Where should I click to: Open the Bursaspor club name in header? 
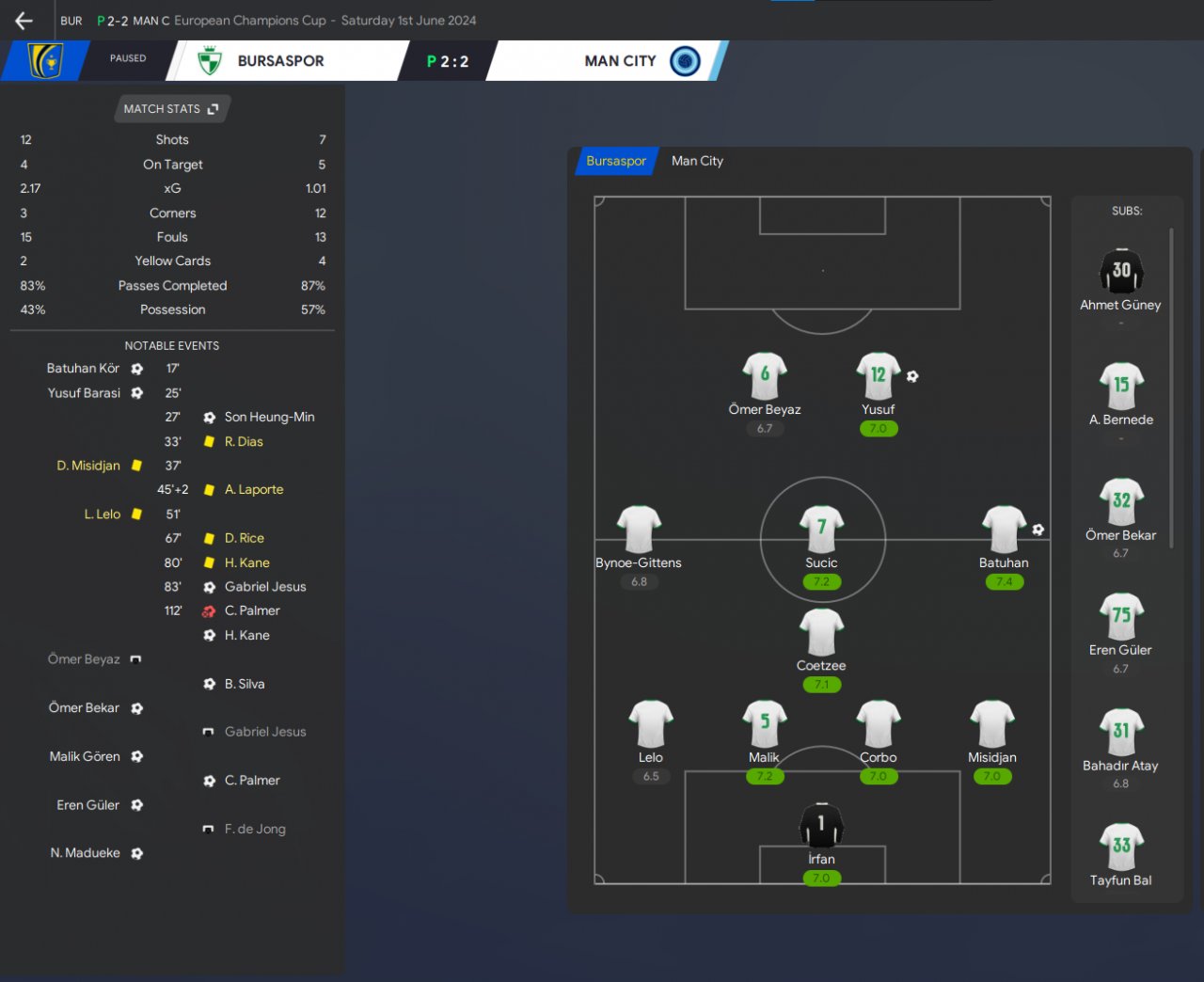click(x=280, y=61)
